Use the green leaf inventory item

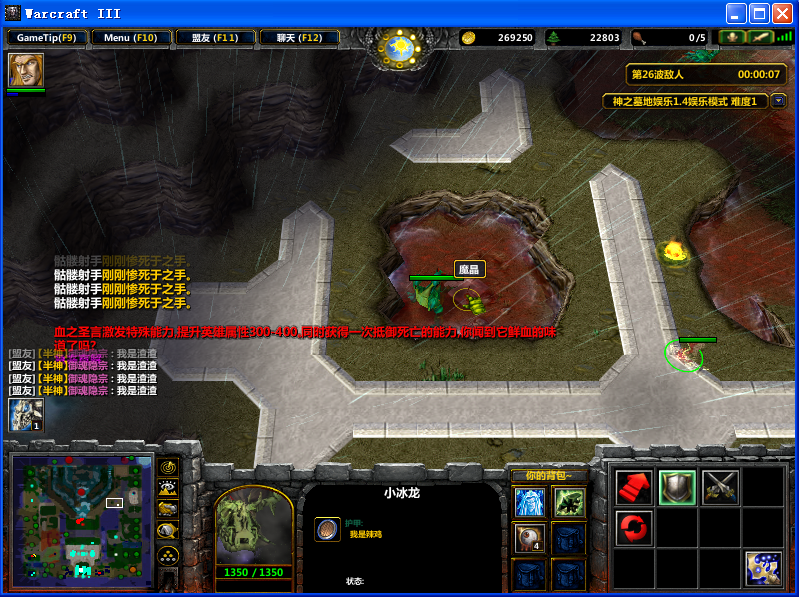coord(568,502)
